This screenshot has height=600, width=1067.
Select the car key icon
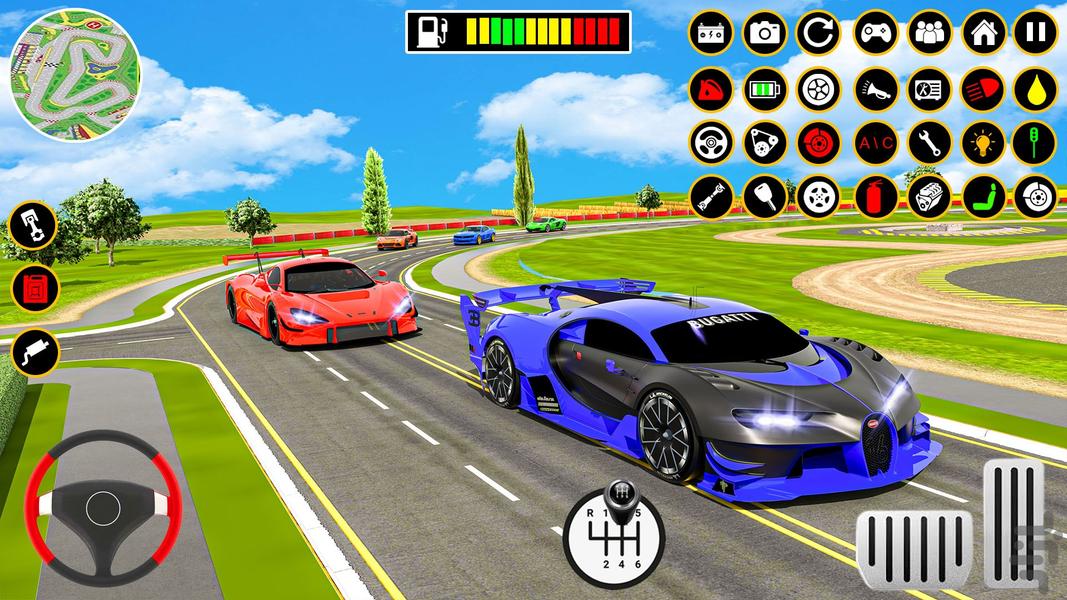click(765, 196)
